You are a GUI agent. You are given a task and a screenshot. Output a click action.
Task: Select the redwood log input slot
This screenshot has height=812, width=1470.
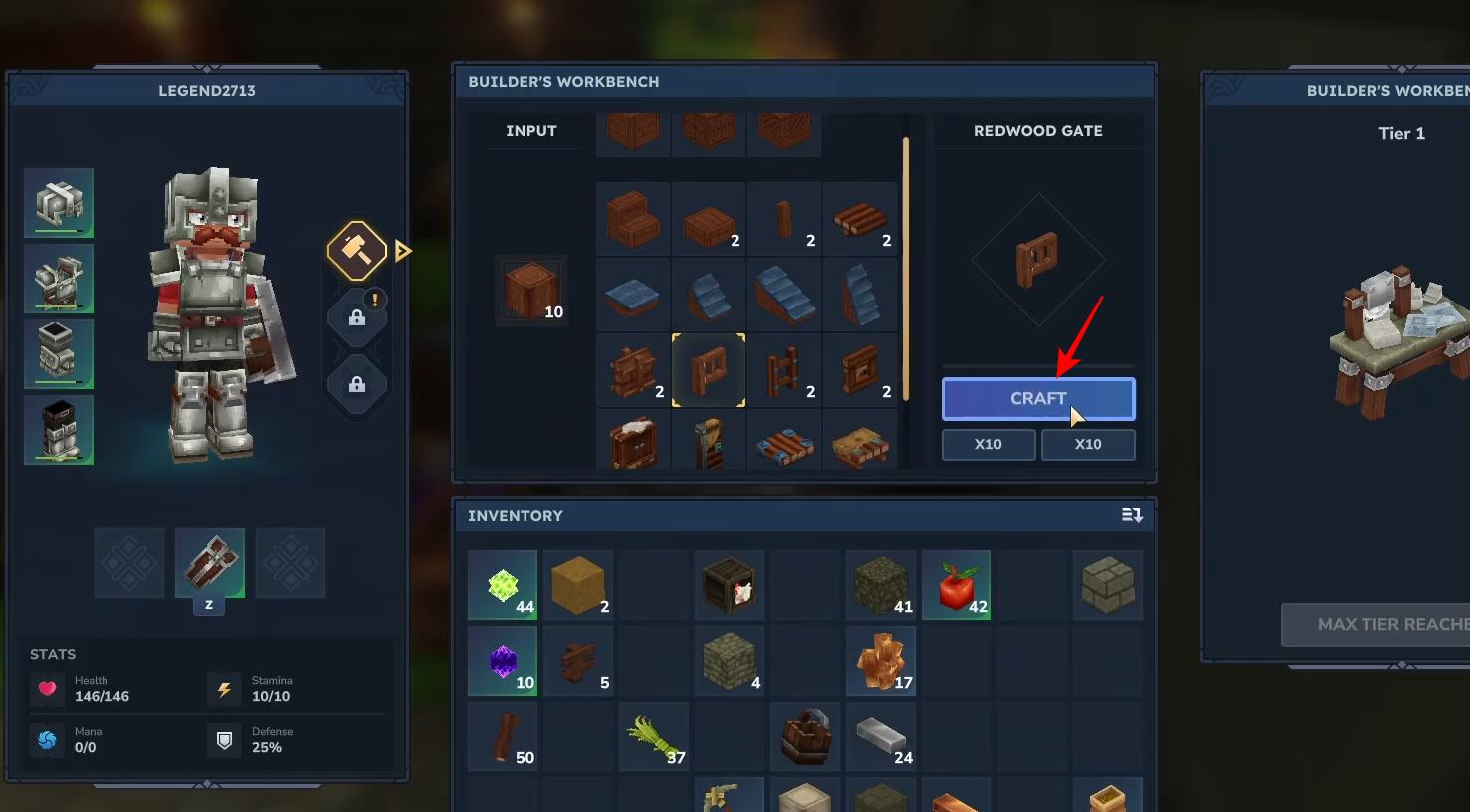coord(531,291)
